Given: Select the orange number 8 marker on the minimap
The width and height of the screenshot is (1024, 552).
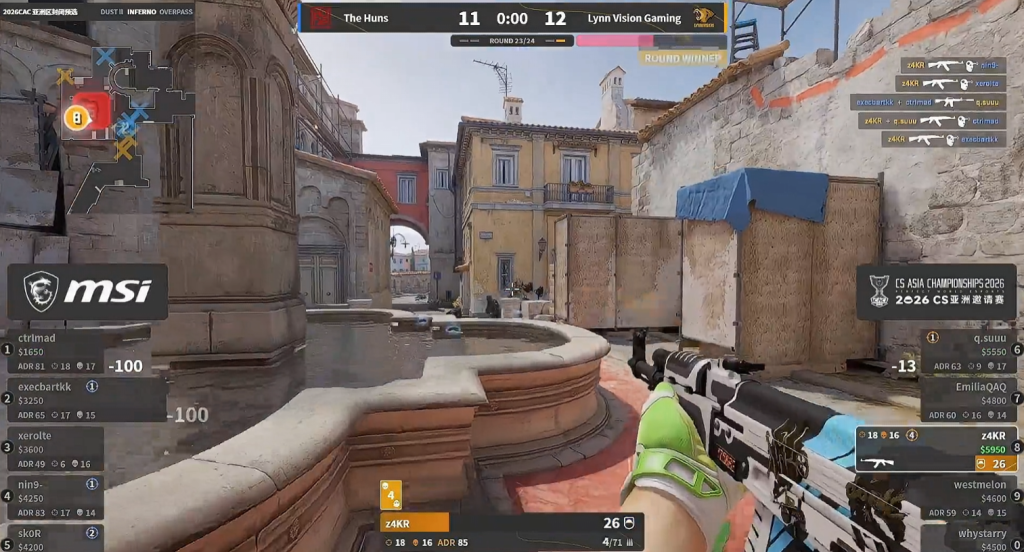Looking at the screenshot, I should point(73,118).
